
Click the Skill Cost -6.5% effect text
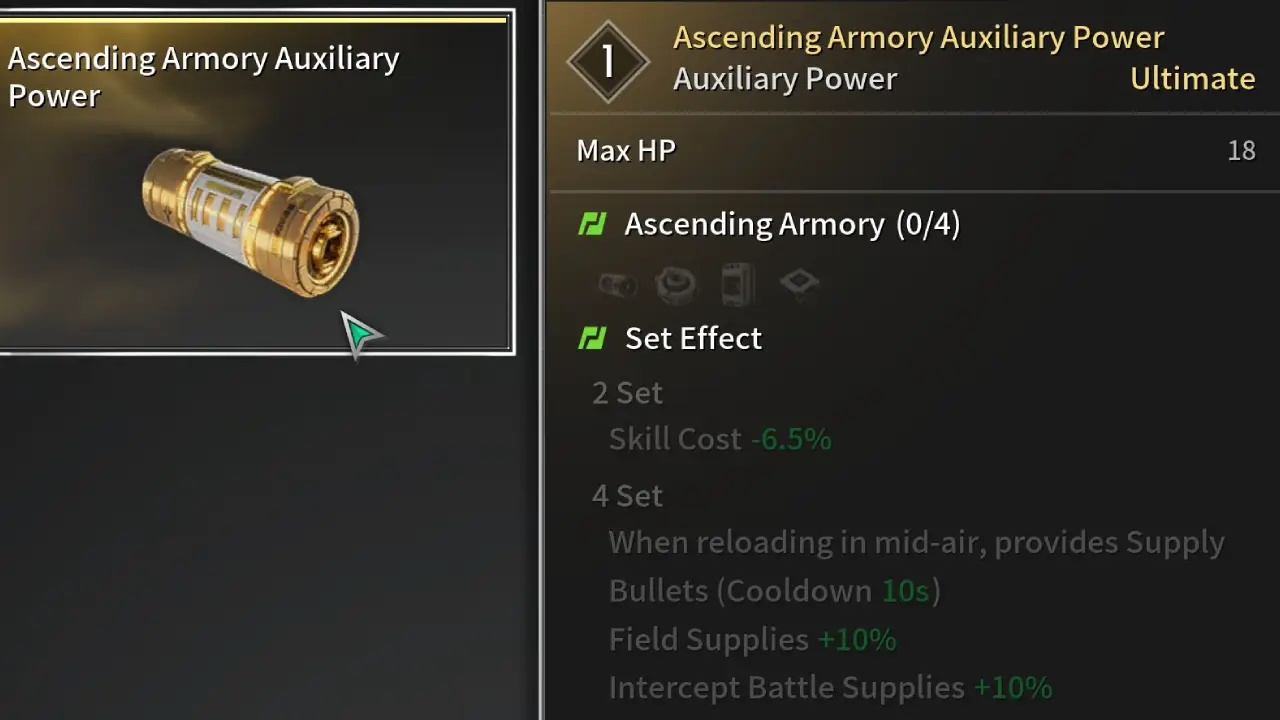click(x=719, y=438)
